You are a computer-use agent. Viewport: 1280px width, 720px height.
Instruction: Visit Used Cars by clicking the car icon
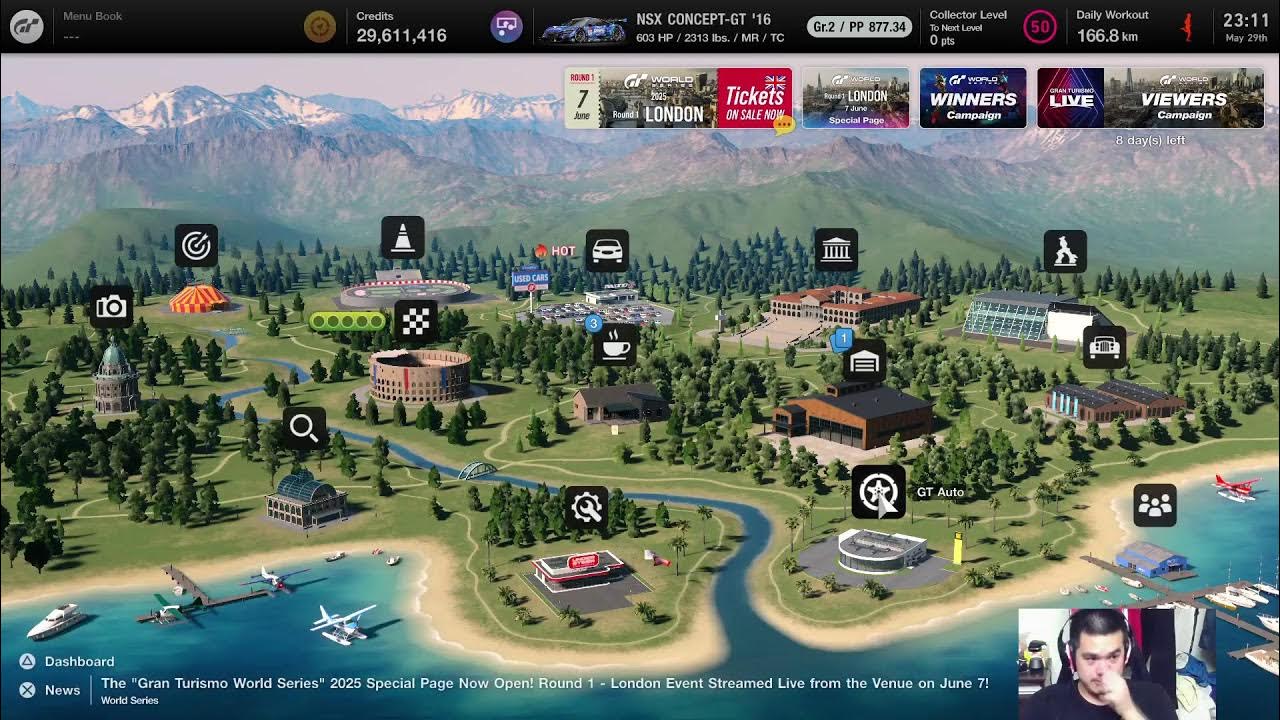(x=608, y=250)
